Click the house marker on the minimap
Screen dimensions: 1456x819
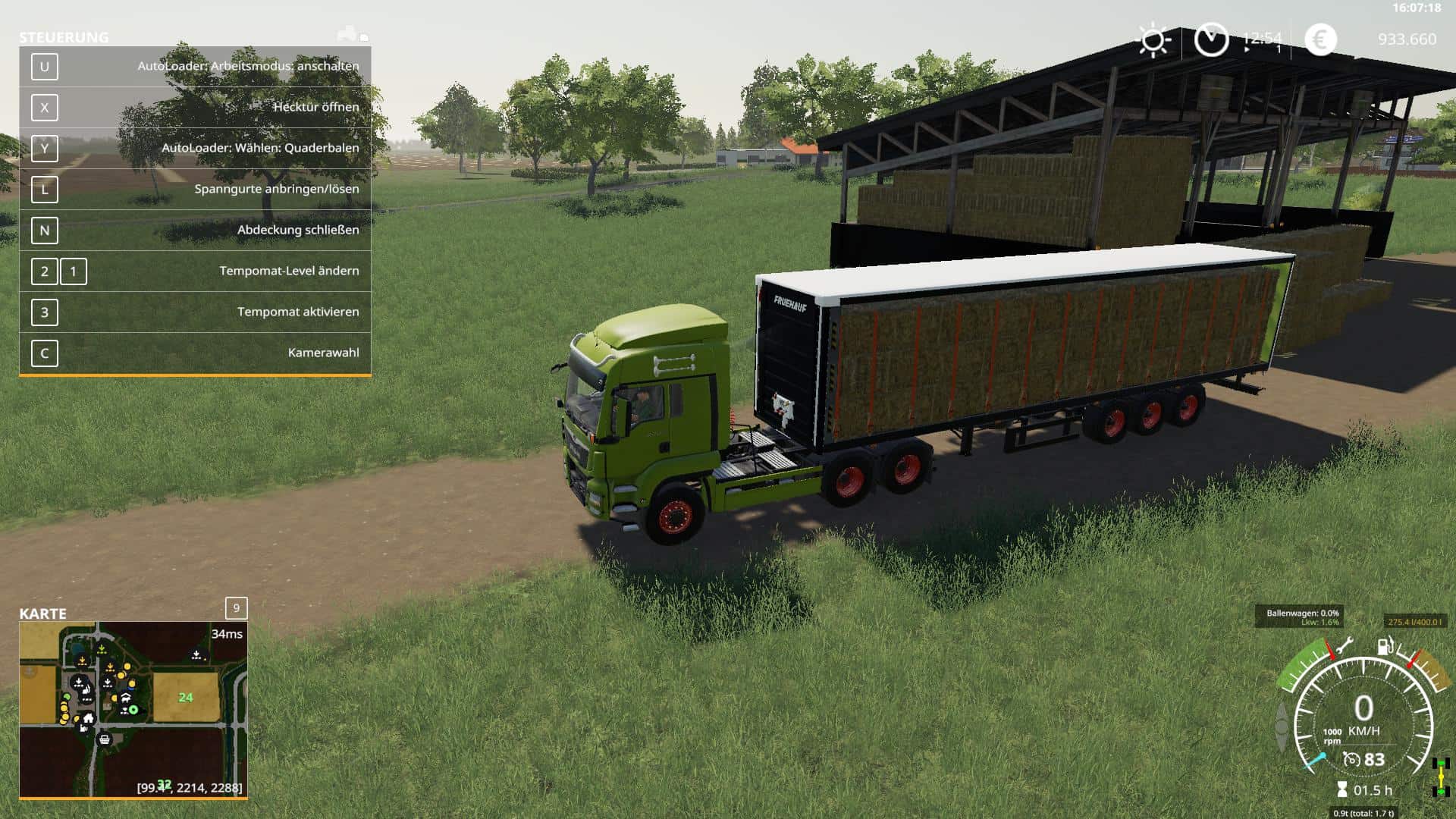click(x=89, y=718)
